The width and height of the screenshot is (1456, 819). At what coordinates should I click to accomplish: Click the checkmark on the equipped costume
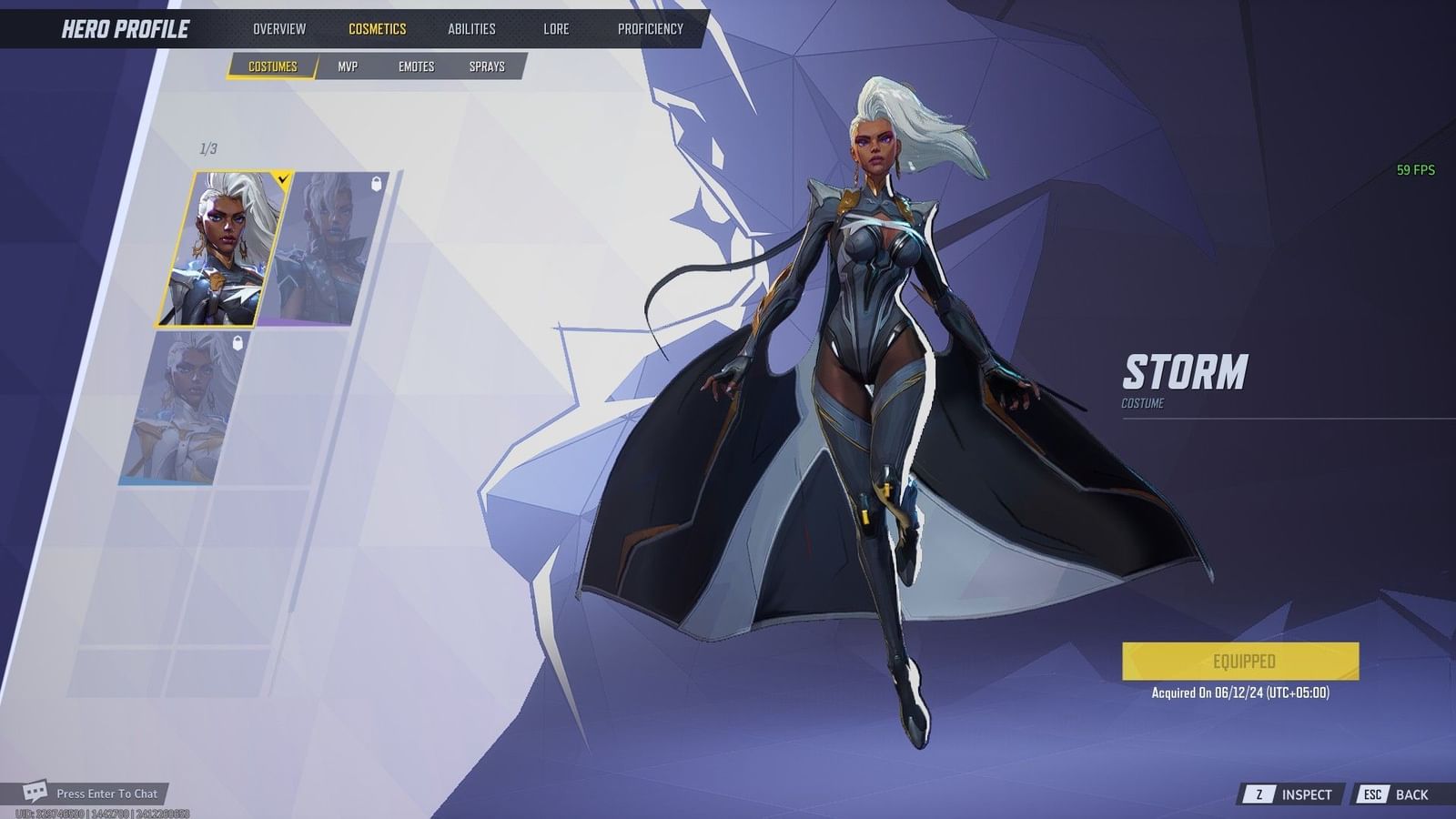click(x=283, y=179)
